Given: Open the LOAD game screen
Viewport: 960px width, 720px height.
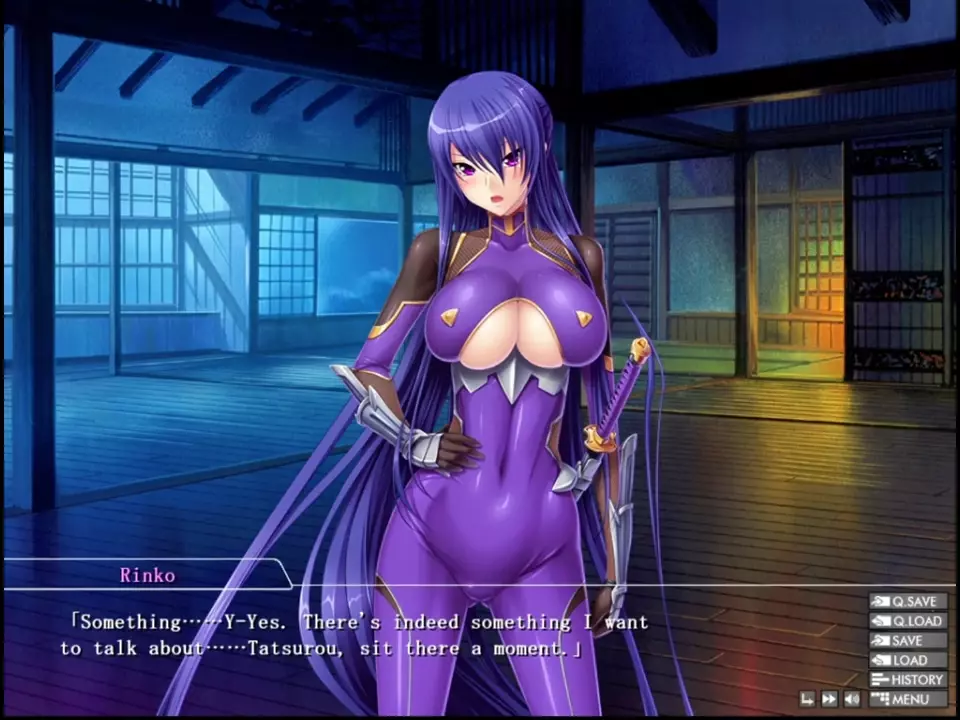Looking at the screenshot, I should click(x=908, y=660).
